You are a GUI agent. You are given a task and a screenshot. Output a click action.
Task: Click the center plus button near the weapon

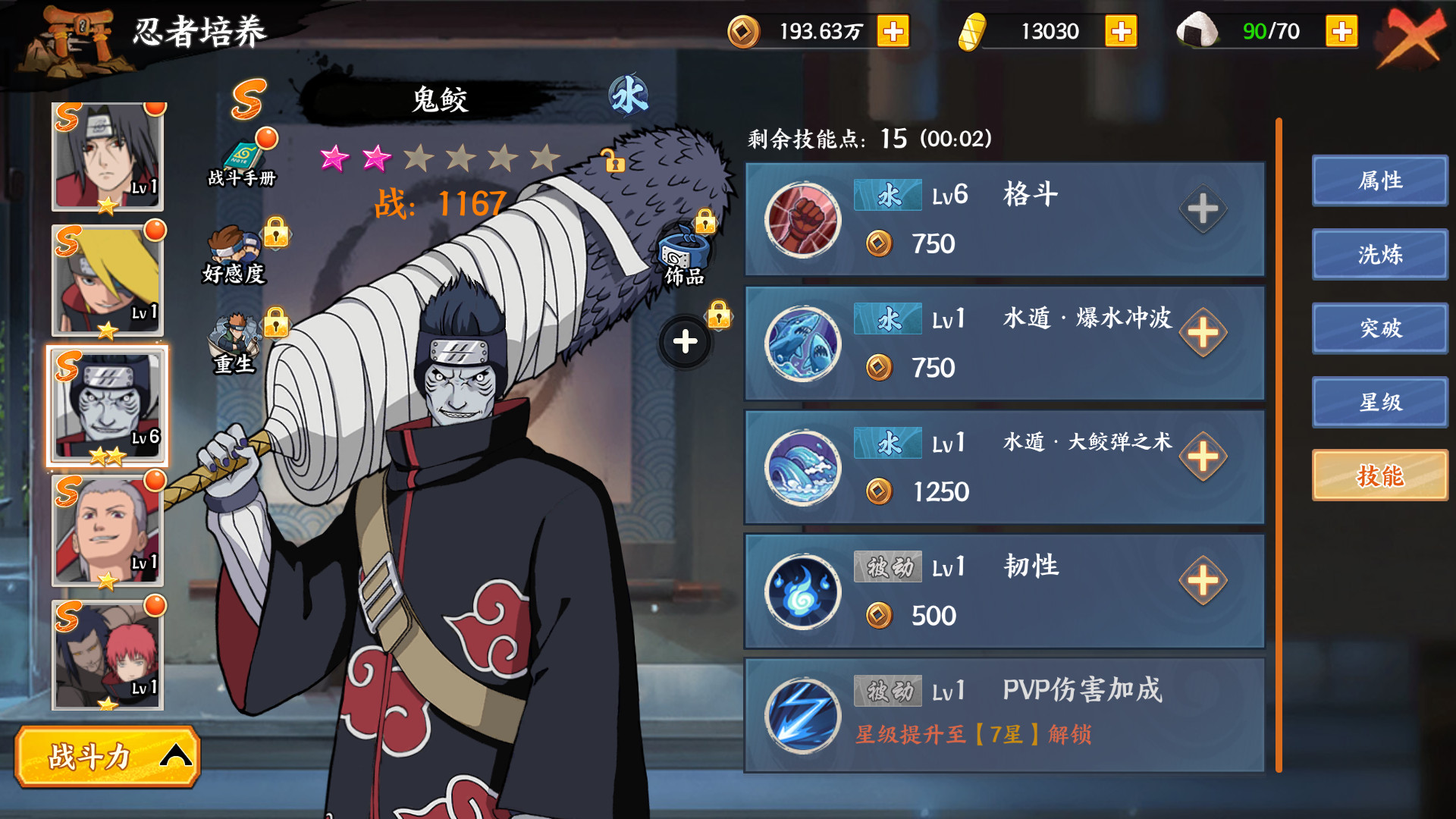683,341
